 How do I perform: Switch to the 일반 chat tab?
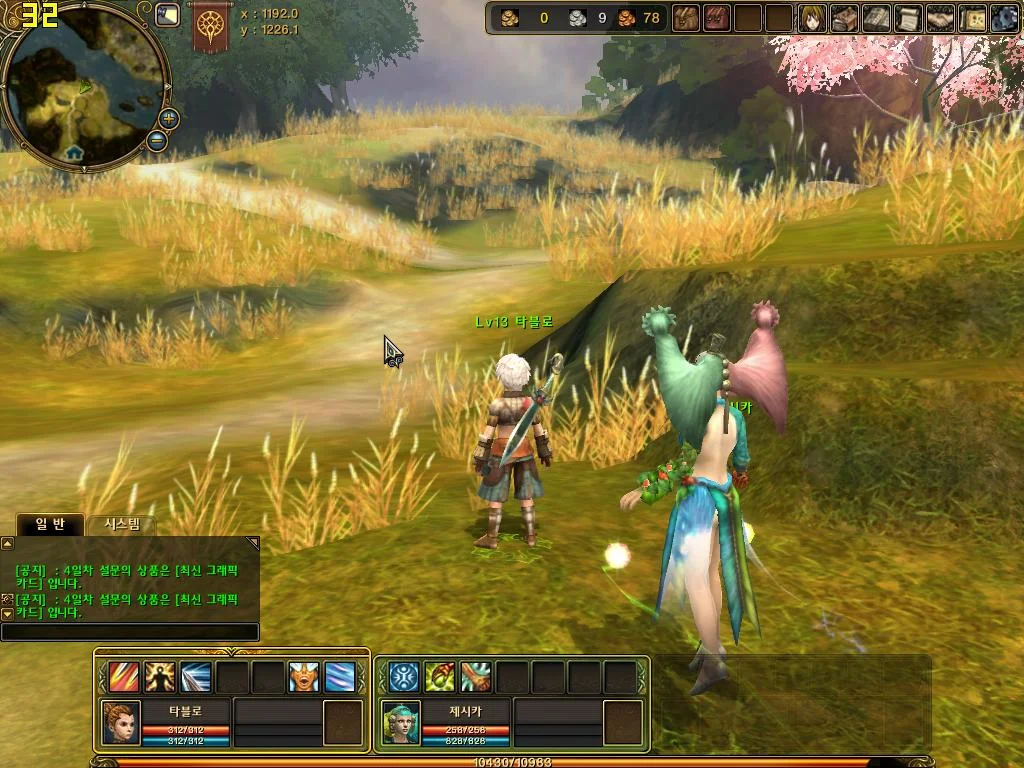pos(50,524)
